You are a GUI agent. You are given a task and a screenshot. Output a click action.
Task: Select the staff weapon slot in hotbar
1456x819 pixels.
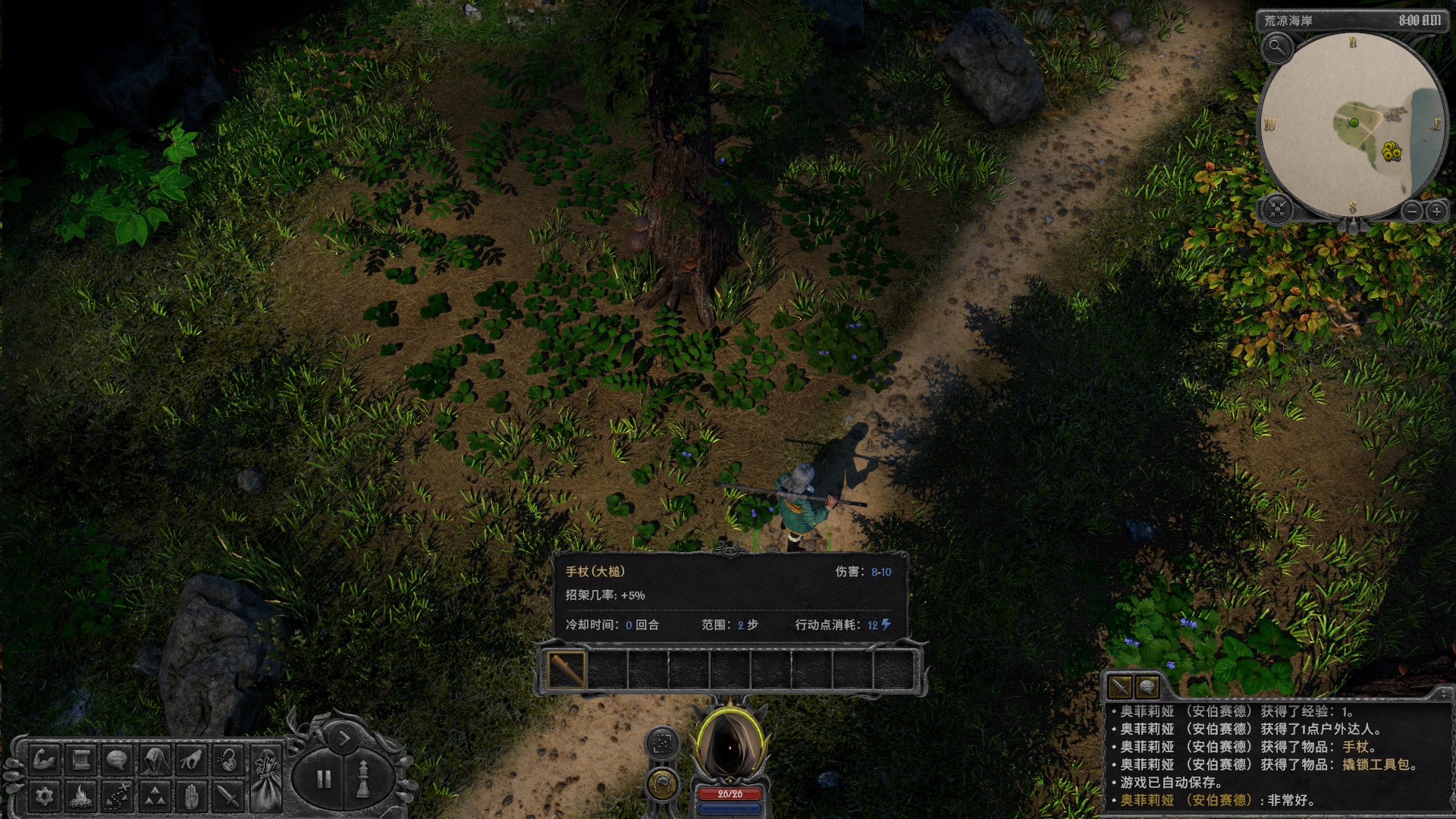(x=566, y=670)
